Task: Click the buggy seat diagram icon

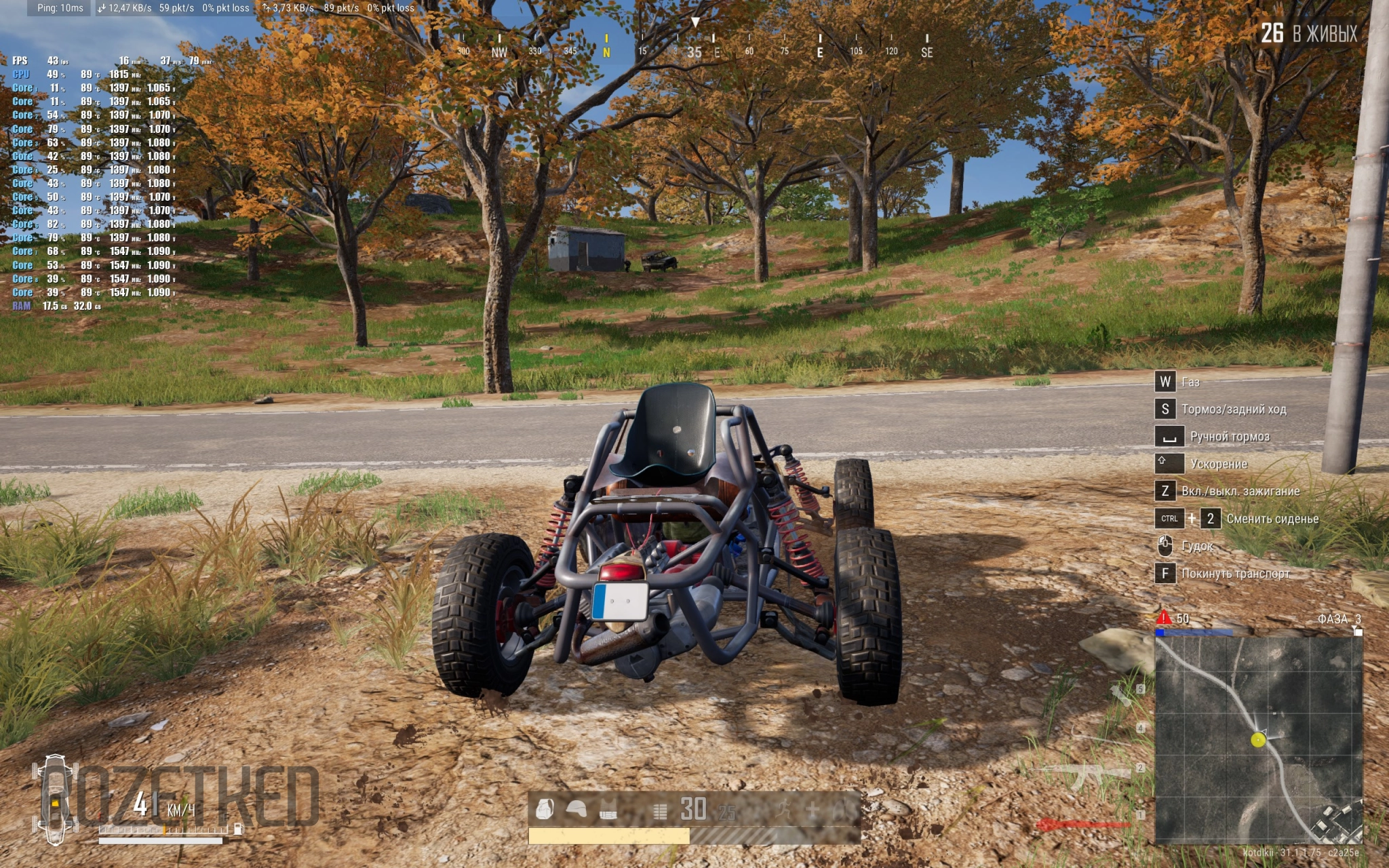Action: coord(54,801)
